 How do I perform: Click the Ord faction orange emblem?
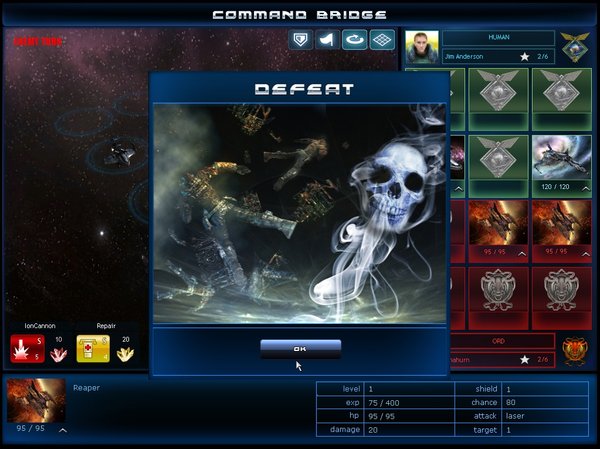[573, 350]
